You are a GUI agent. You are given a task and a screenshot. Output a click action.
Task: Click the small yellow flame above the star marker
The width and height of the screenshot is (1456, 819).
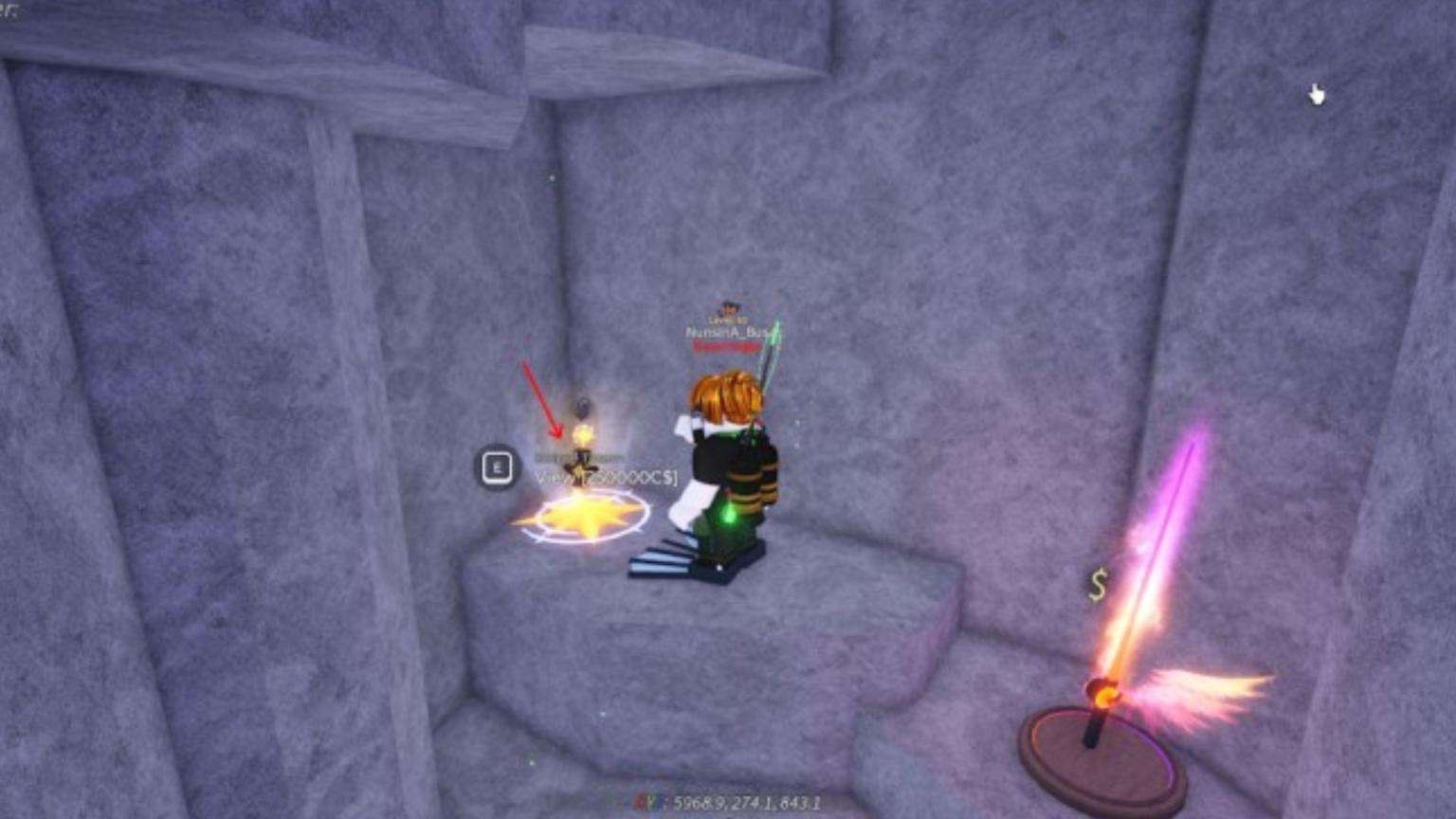tap(584, 433)
